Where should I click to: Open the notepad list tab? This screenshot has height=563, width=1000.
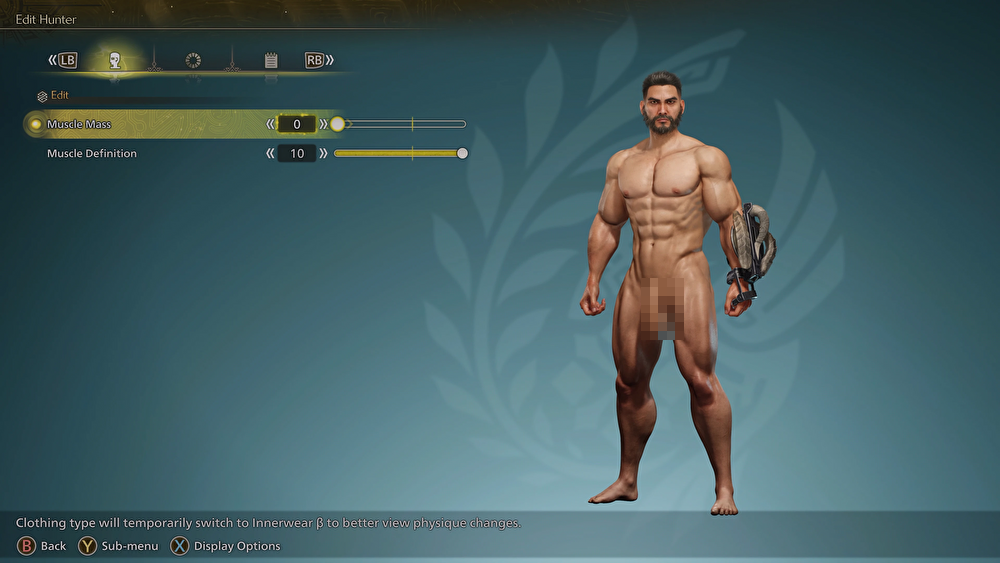271,61
